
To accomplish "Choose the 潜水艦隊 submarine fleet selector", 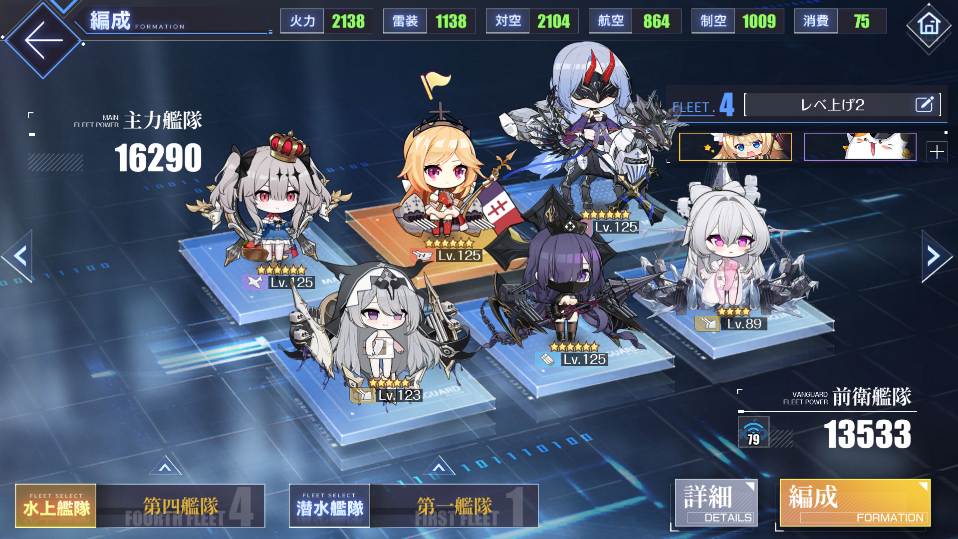I will (x=329, y=507).
